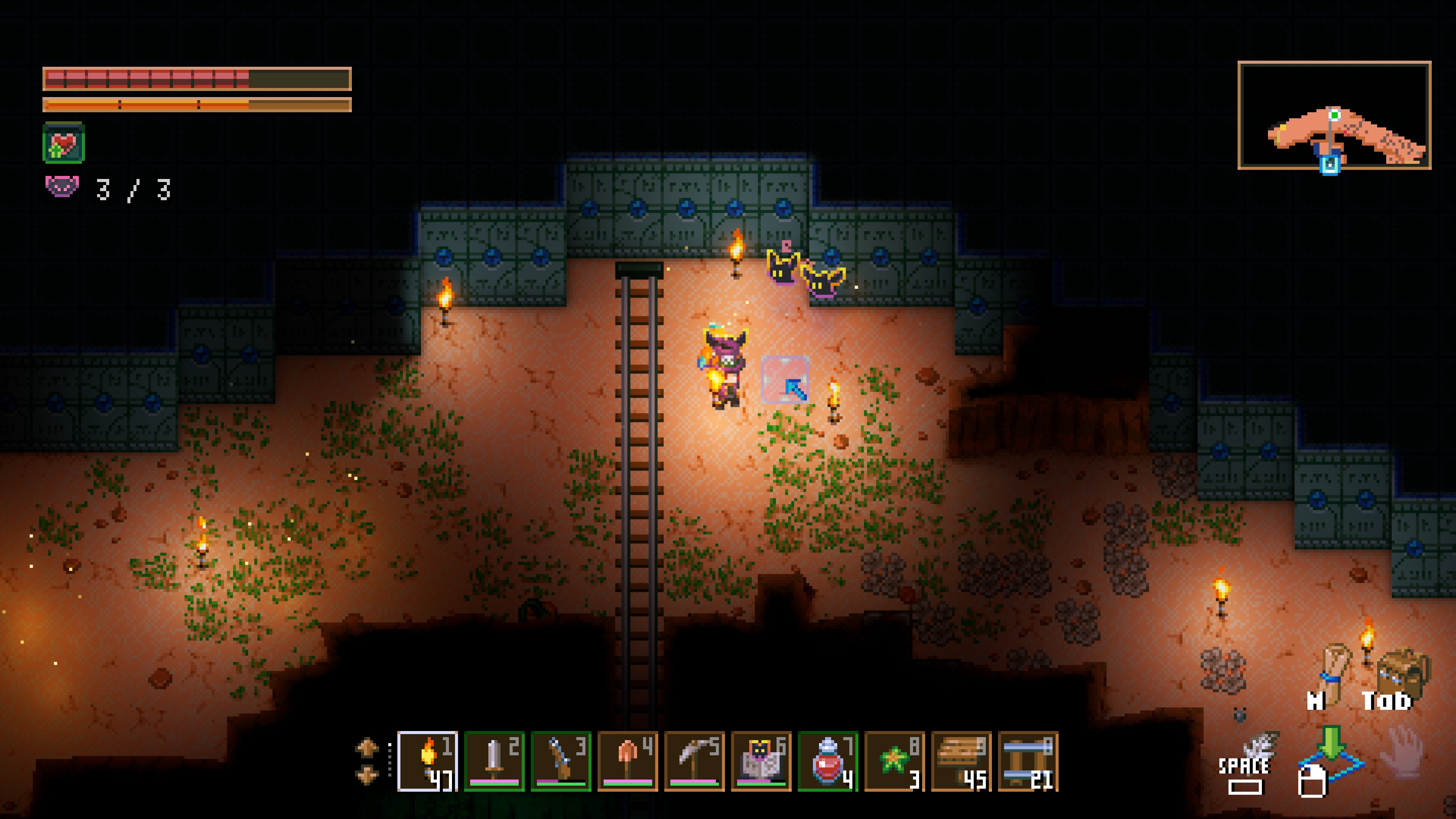Choose the green star flower slot
1456x819 pixels.
(894, 761)
